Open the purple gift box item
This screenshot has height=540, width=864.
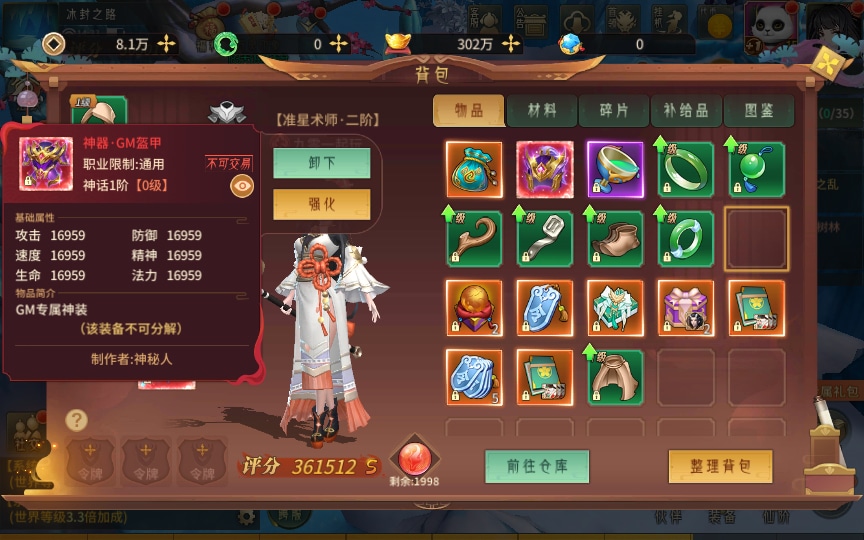686,308
